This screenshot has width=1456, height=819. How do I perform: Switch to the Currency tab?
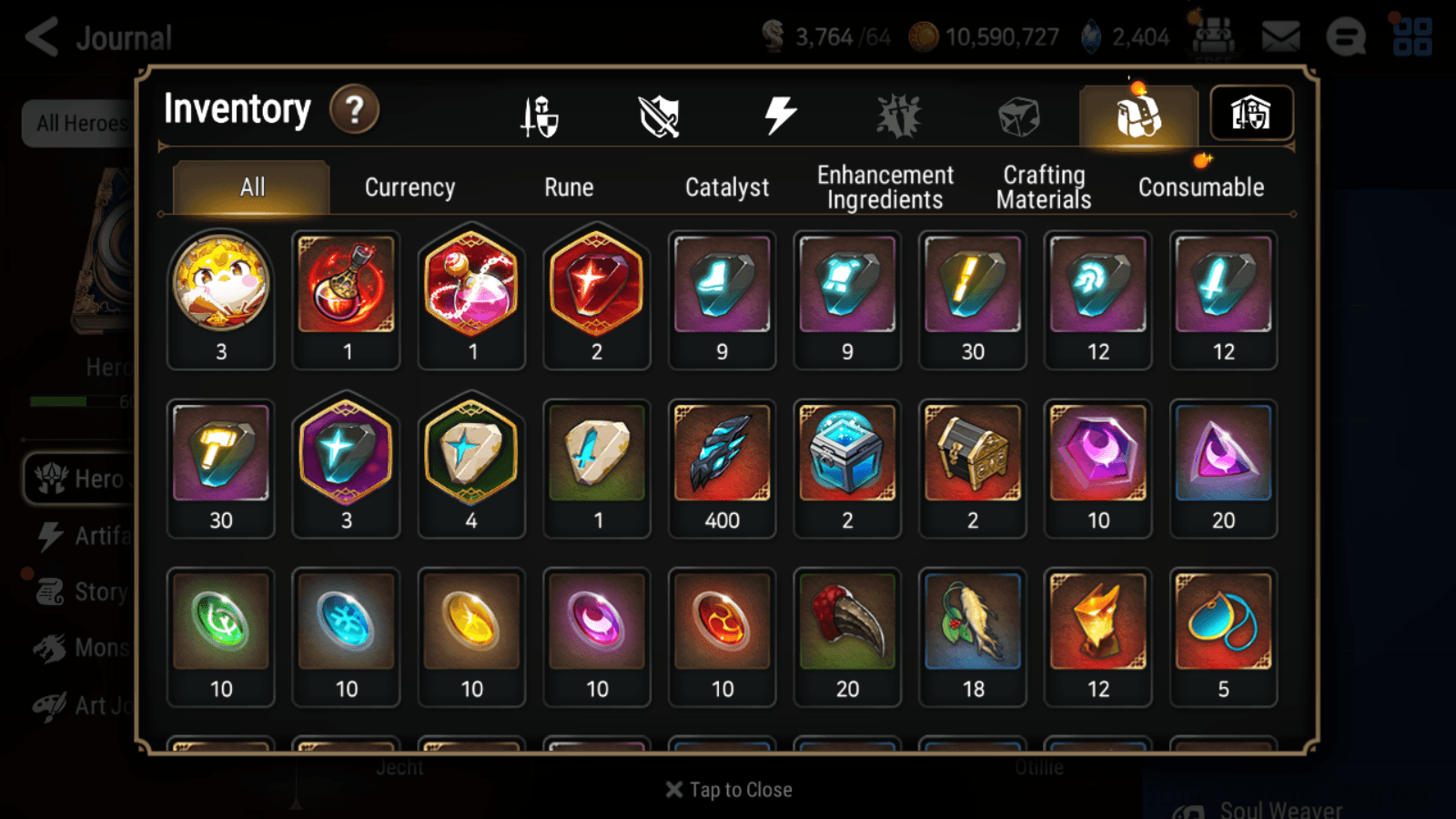point(409,187)
